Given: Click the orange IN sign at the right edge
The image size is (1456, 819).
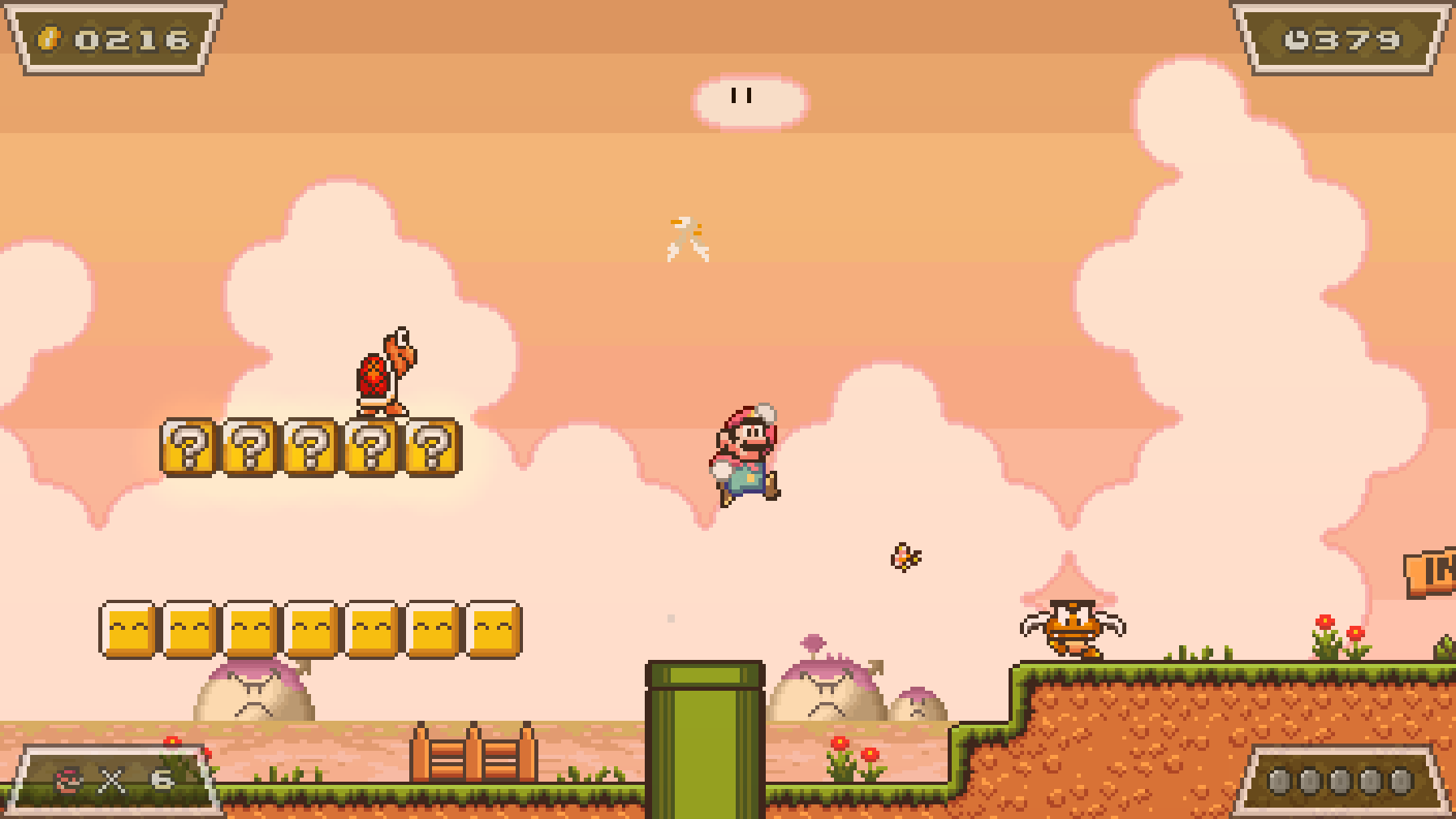Looking at the screenshot, I should (x=1437, y=570).
